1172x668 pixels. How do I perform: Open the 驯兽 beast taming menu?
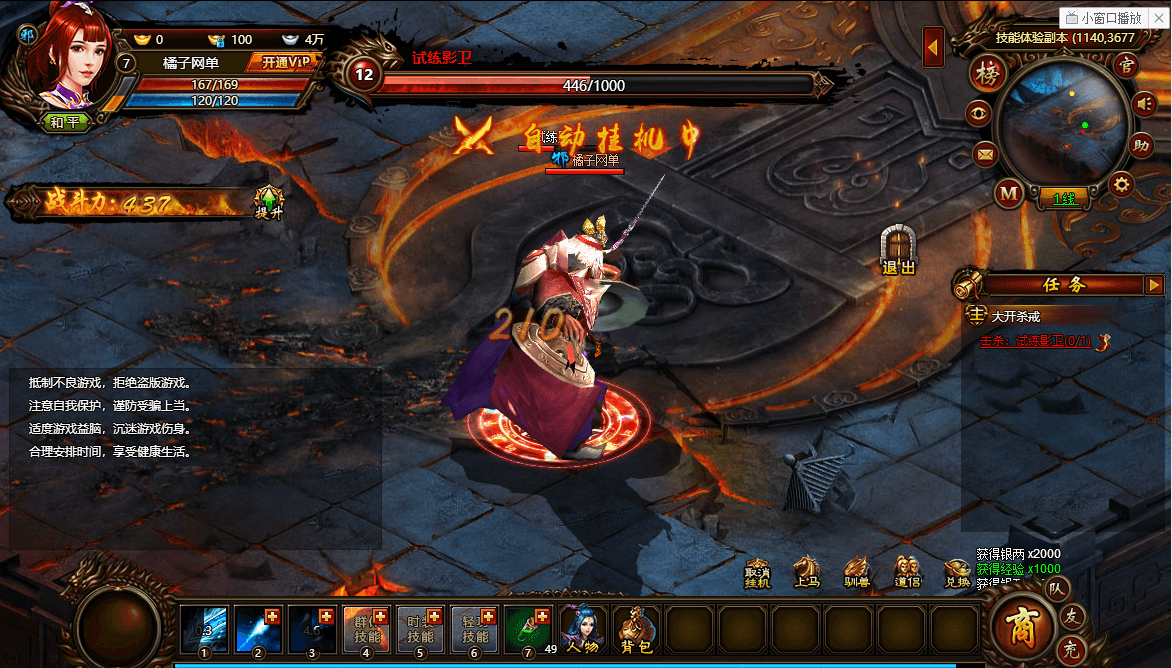tap(857, 573)
